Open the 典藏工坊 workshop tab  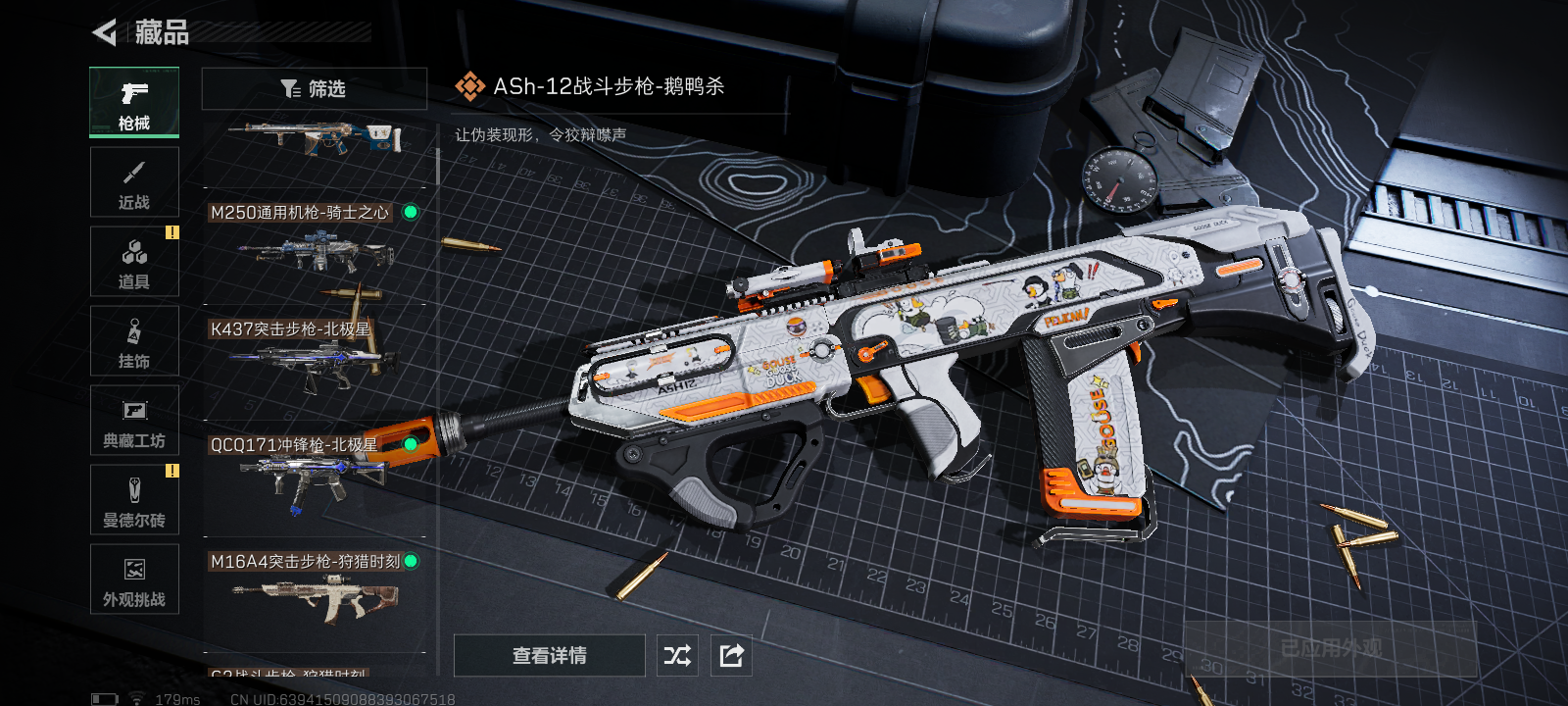(x=134, y=421)
